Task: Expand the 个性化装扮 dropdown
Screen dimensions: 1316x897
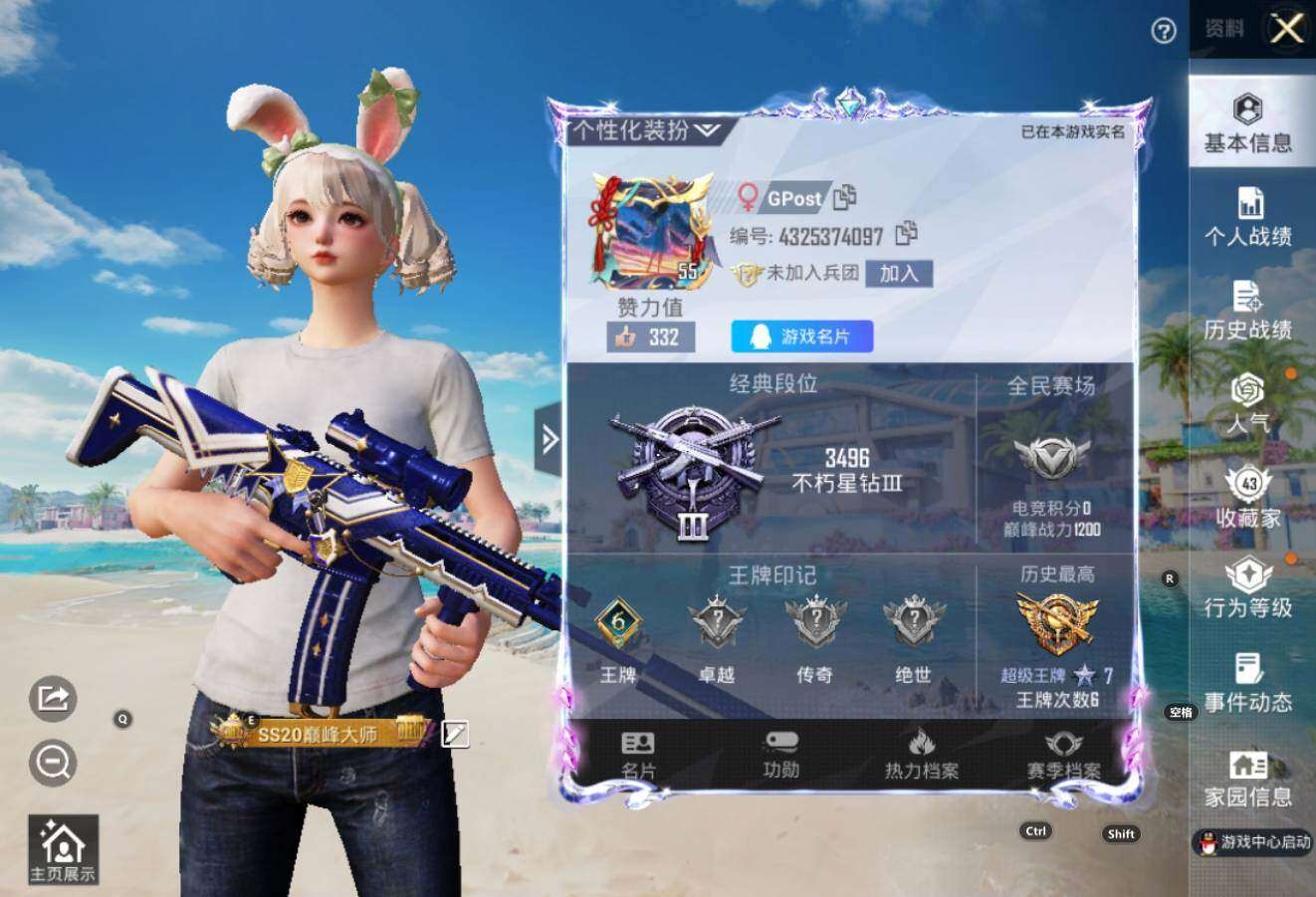Action: tap(645, 130)
